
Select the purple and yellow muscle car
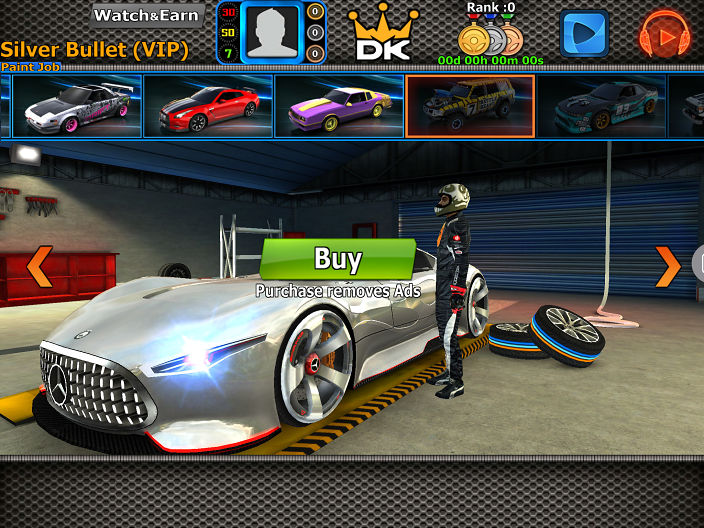pos(338,106)
